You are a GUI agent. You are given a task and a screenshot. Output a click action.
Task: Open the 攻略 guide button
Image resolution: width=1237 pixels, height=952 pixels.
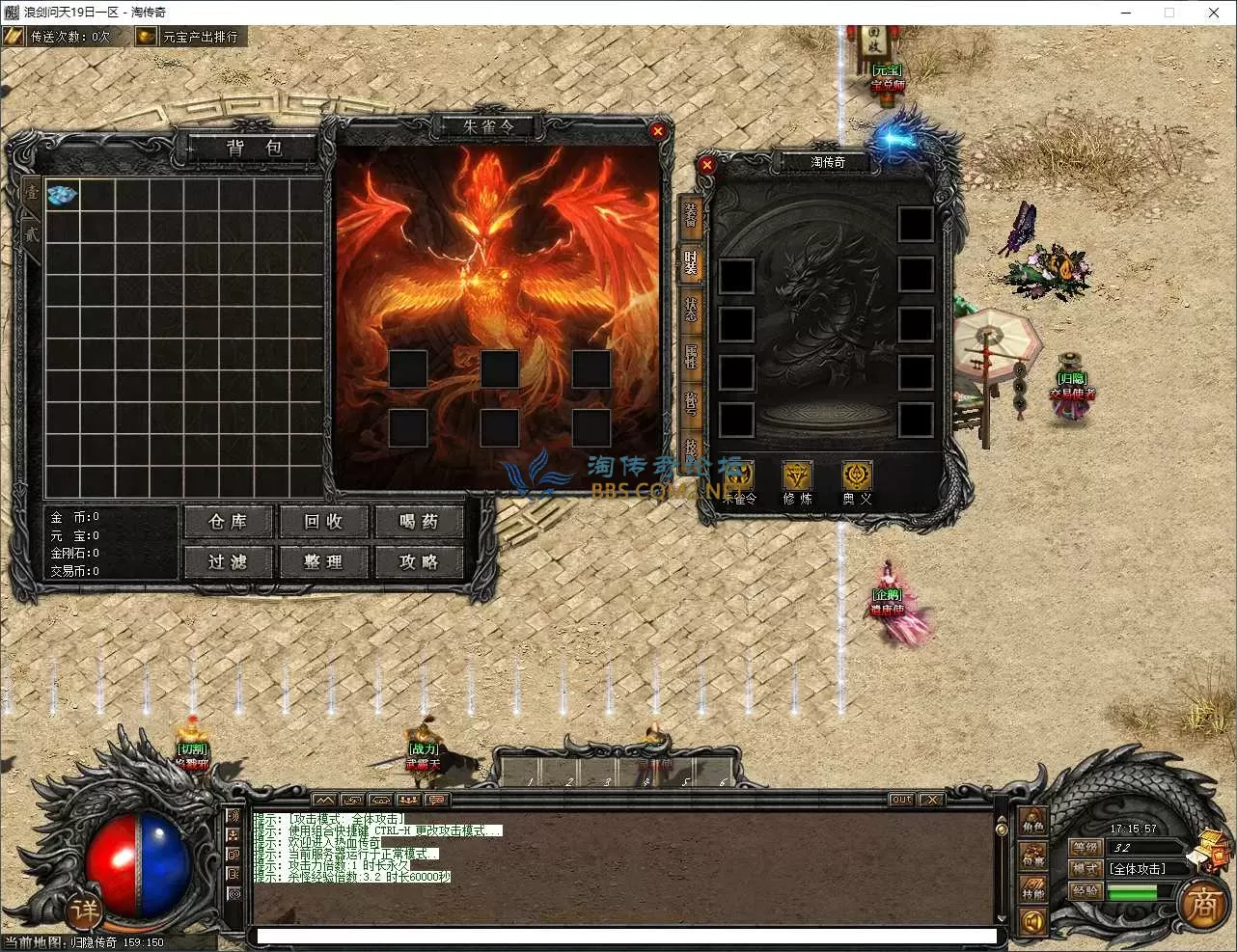[x=419, y=561]
